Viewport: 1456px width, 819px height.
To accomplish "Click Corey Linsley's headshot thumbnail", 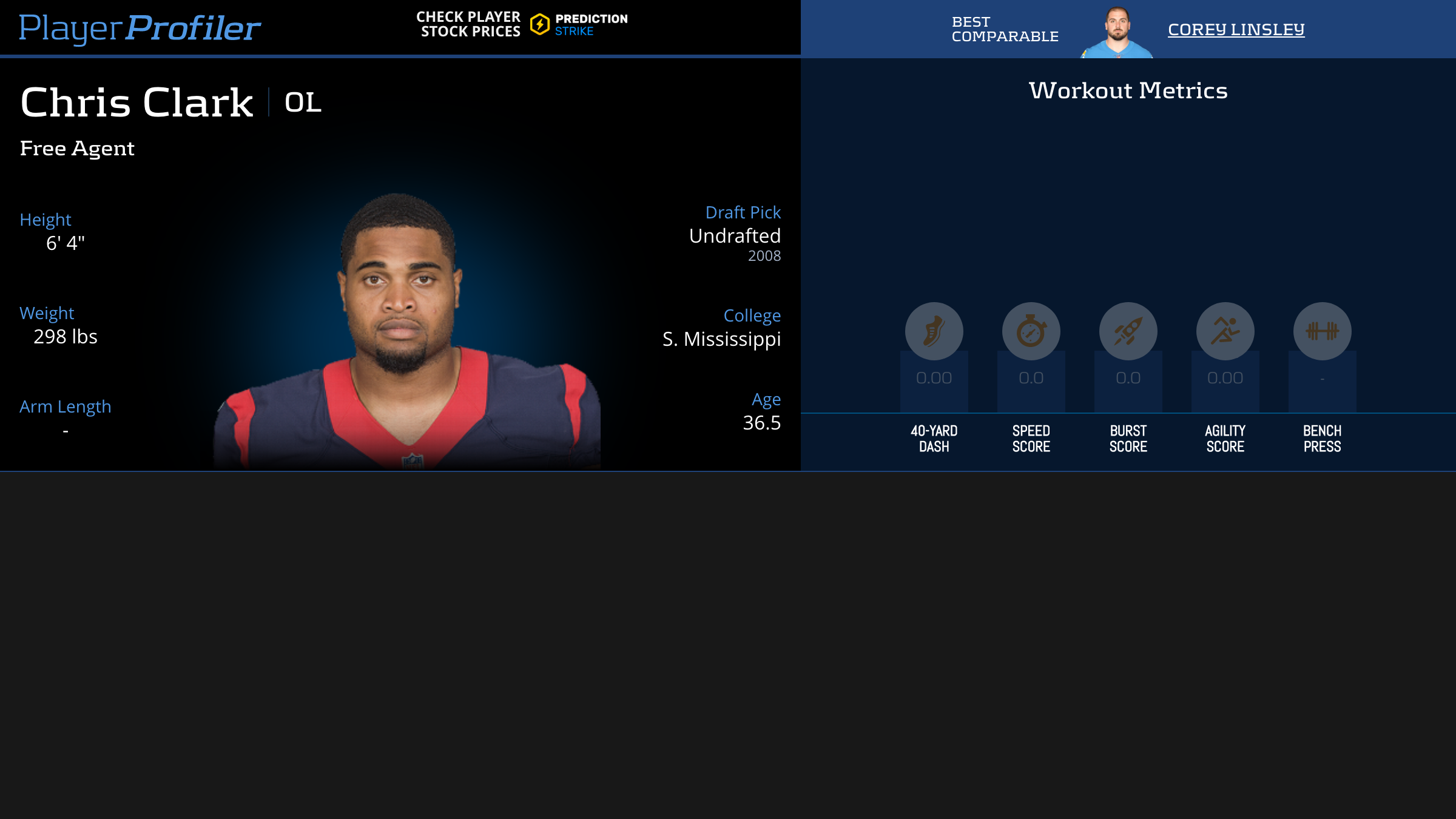I will coord(1117,33).
